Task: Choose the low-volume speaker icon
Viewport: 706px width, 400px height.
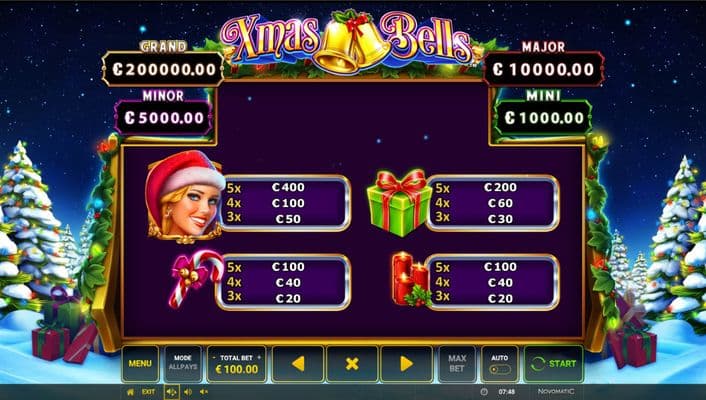Action: [x=186, y=392]
